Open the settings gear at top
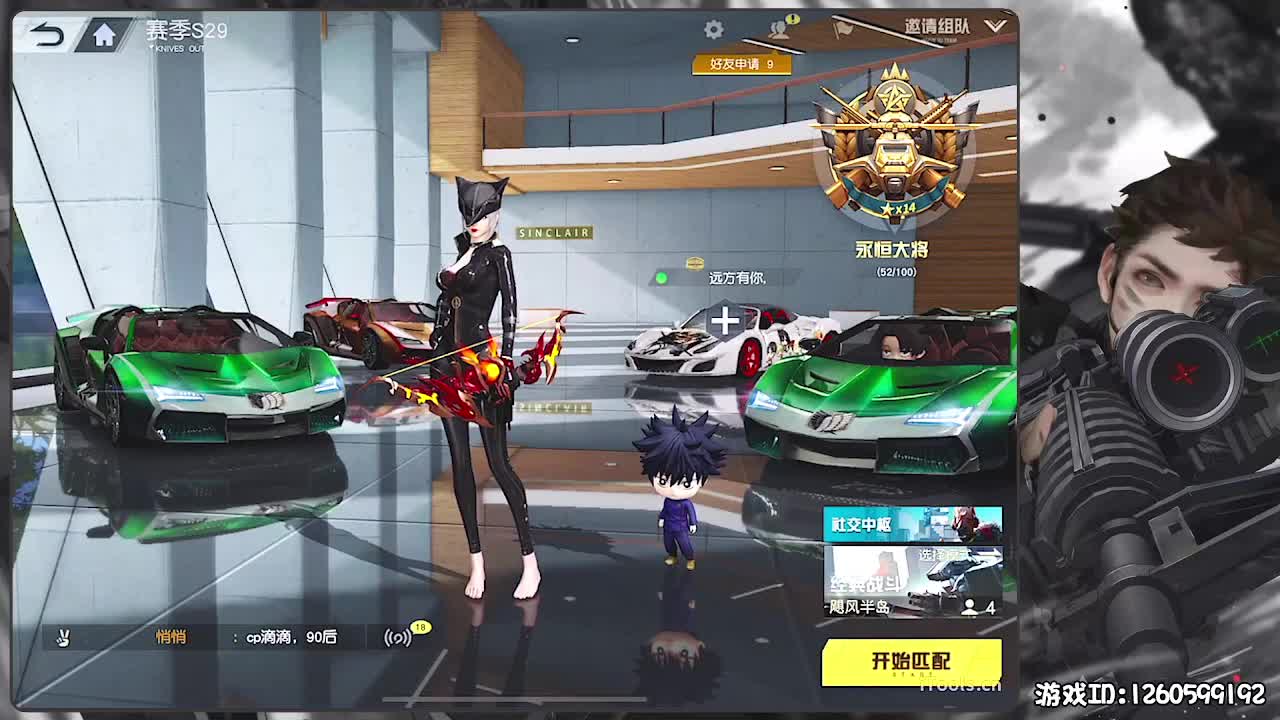The height and width of the screenshot is (720, 1280). pyautogui.click(x=714, y=30)
